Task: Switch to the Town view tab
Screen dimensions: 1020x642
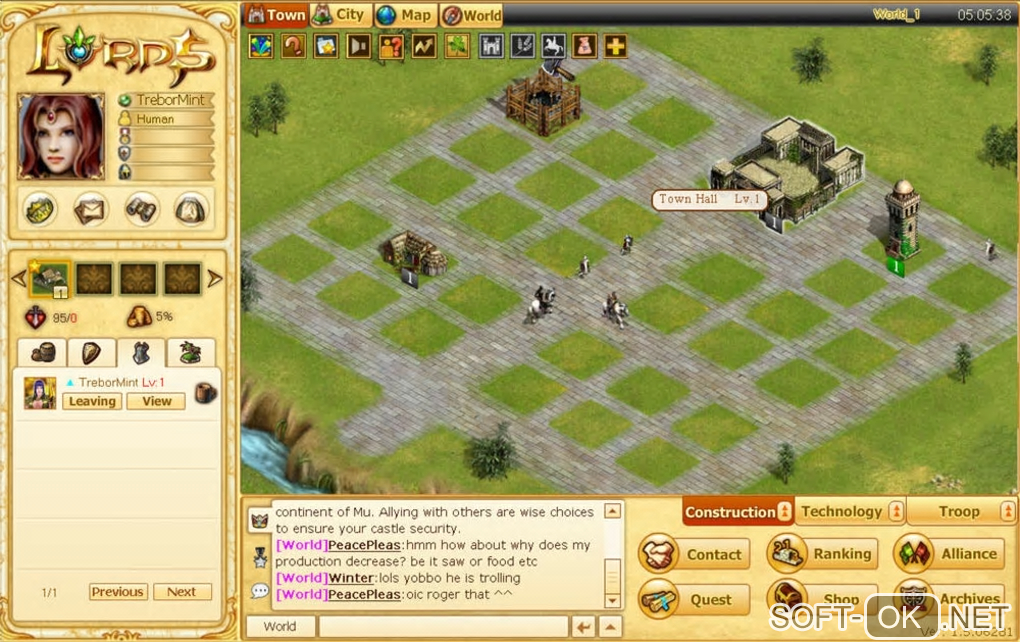Action: coord(277,15)
